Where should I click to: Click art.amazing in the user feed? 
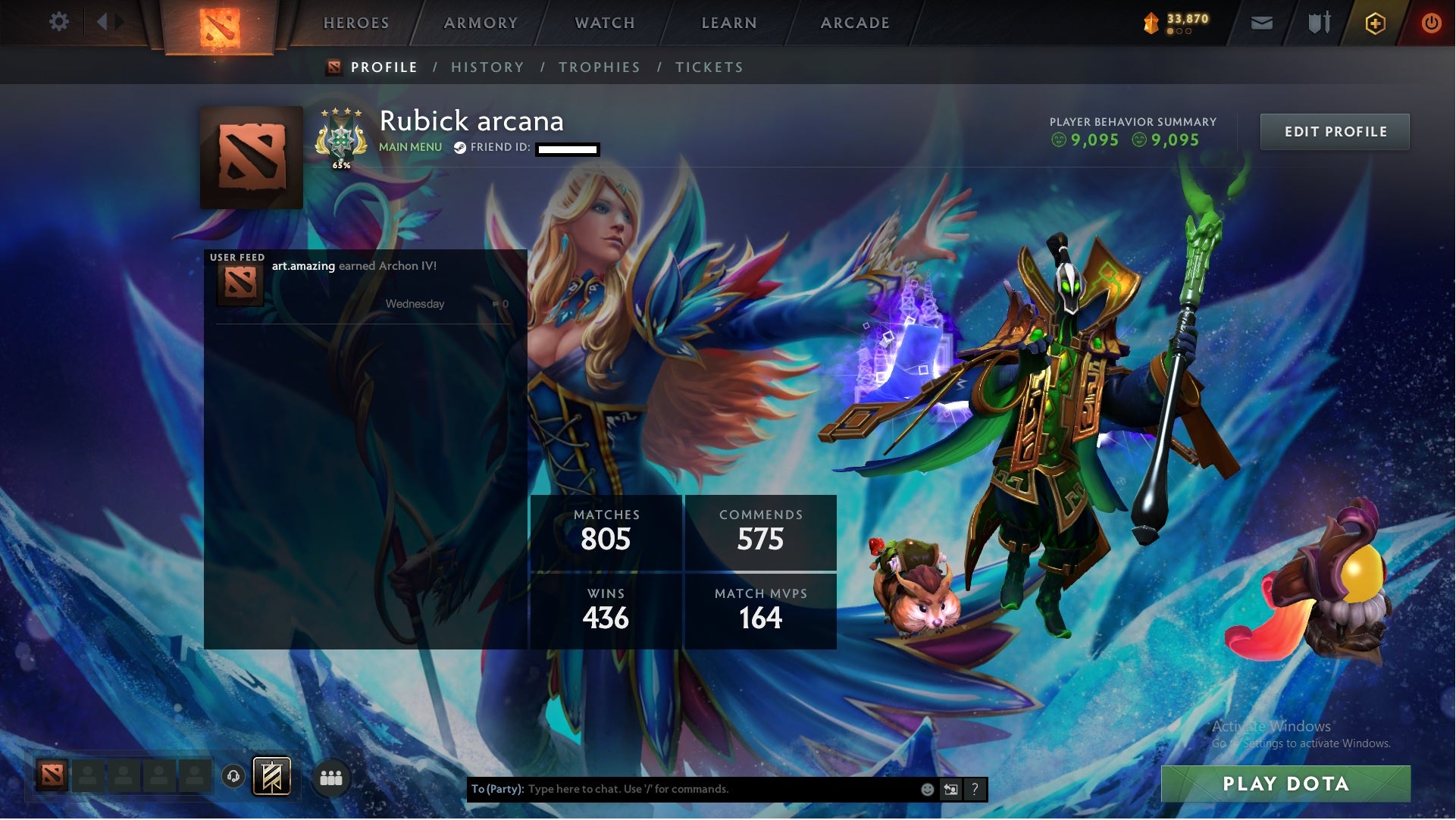(302, 266)
